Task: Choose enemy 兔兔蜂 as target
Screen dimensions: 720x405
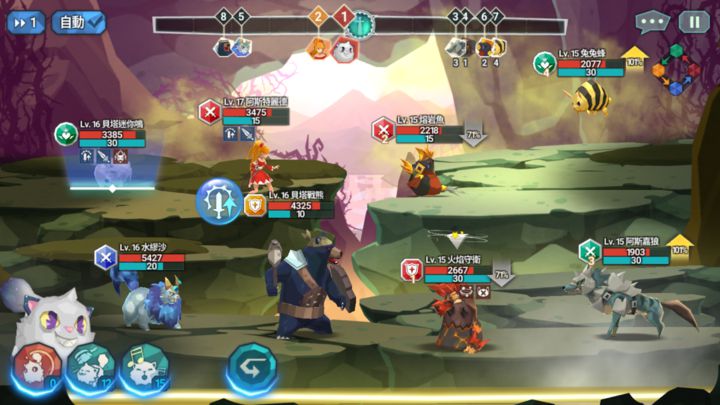Action: click(x=590, y=96)
